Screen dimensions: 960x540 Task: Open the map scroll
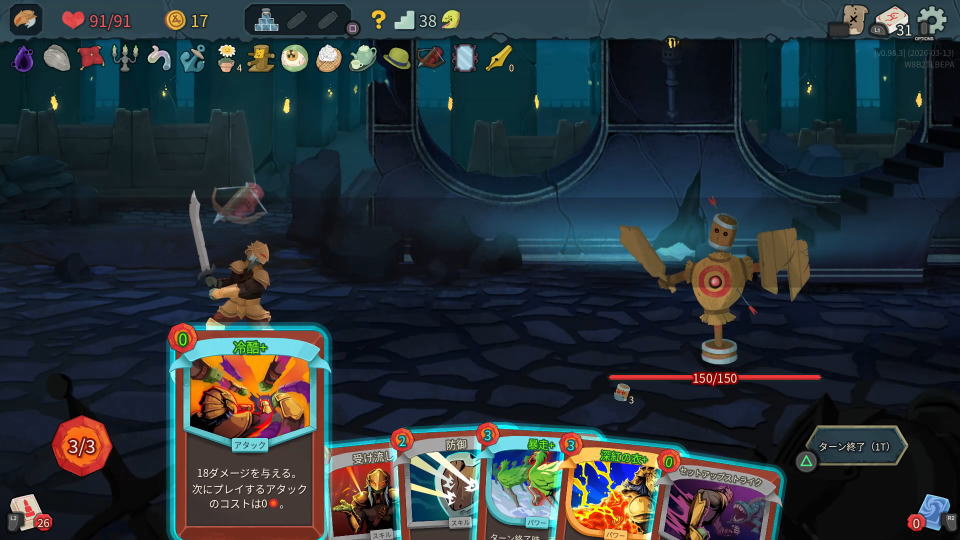pos(852,19)
